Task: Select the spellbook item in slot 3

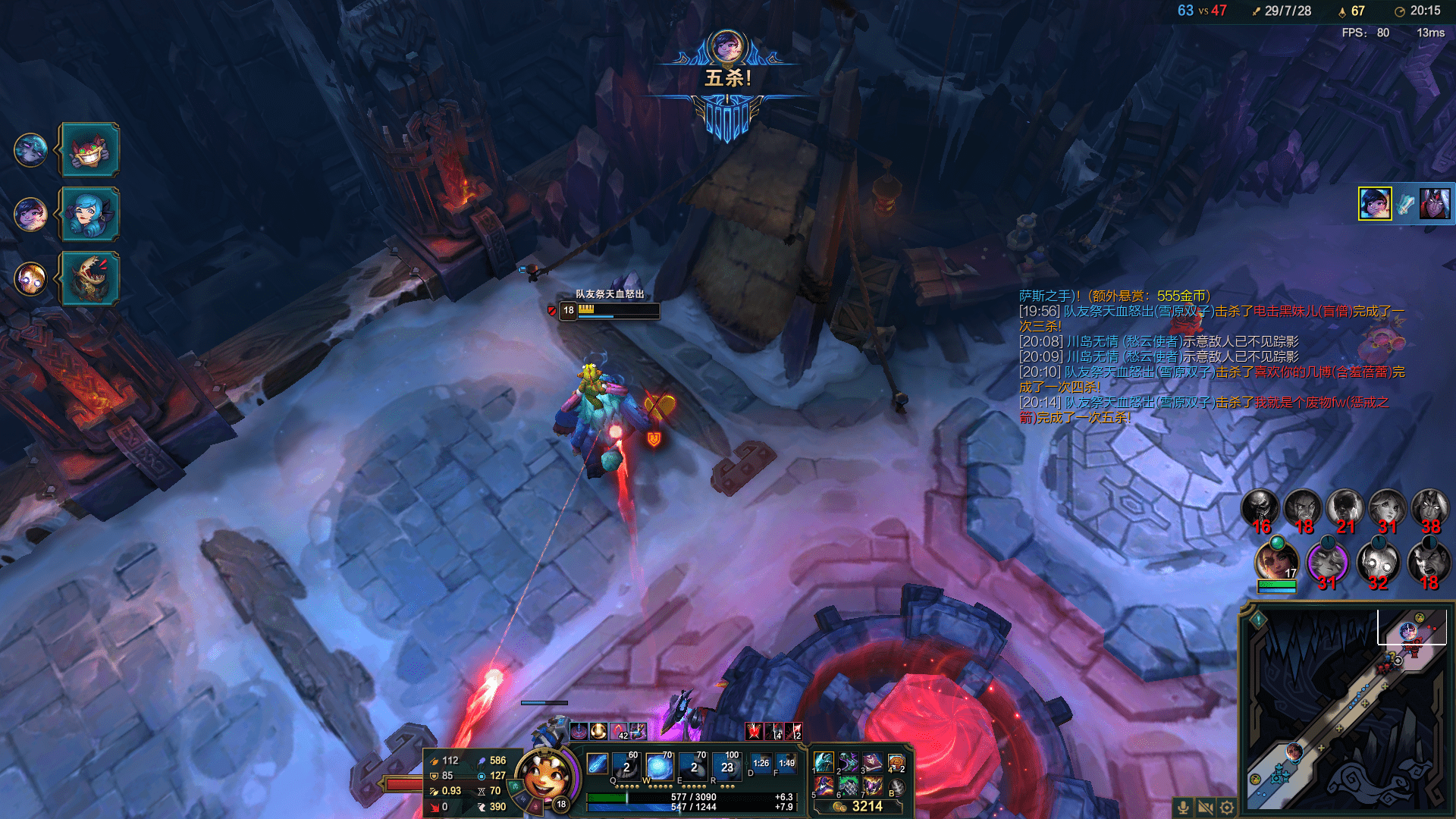Action: (872, 761)
